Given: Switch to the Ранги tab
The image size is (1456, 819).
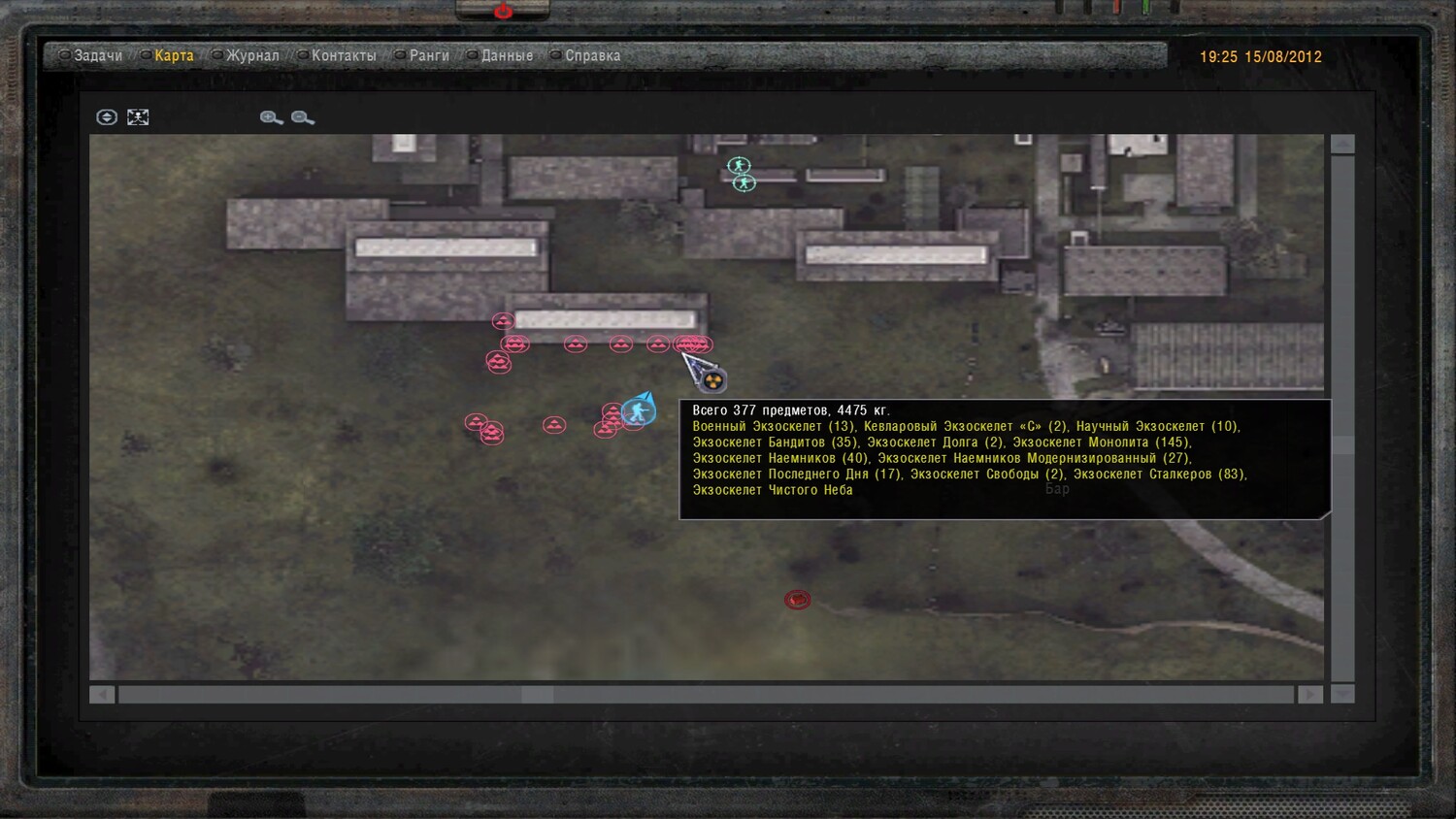Looking at the screenshot, I should tap(428, 56).
